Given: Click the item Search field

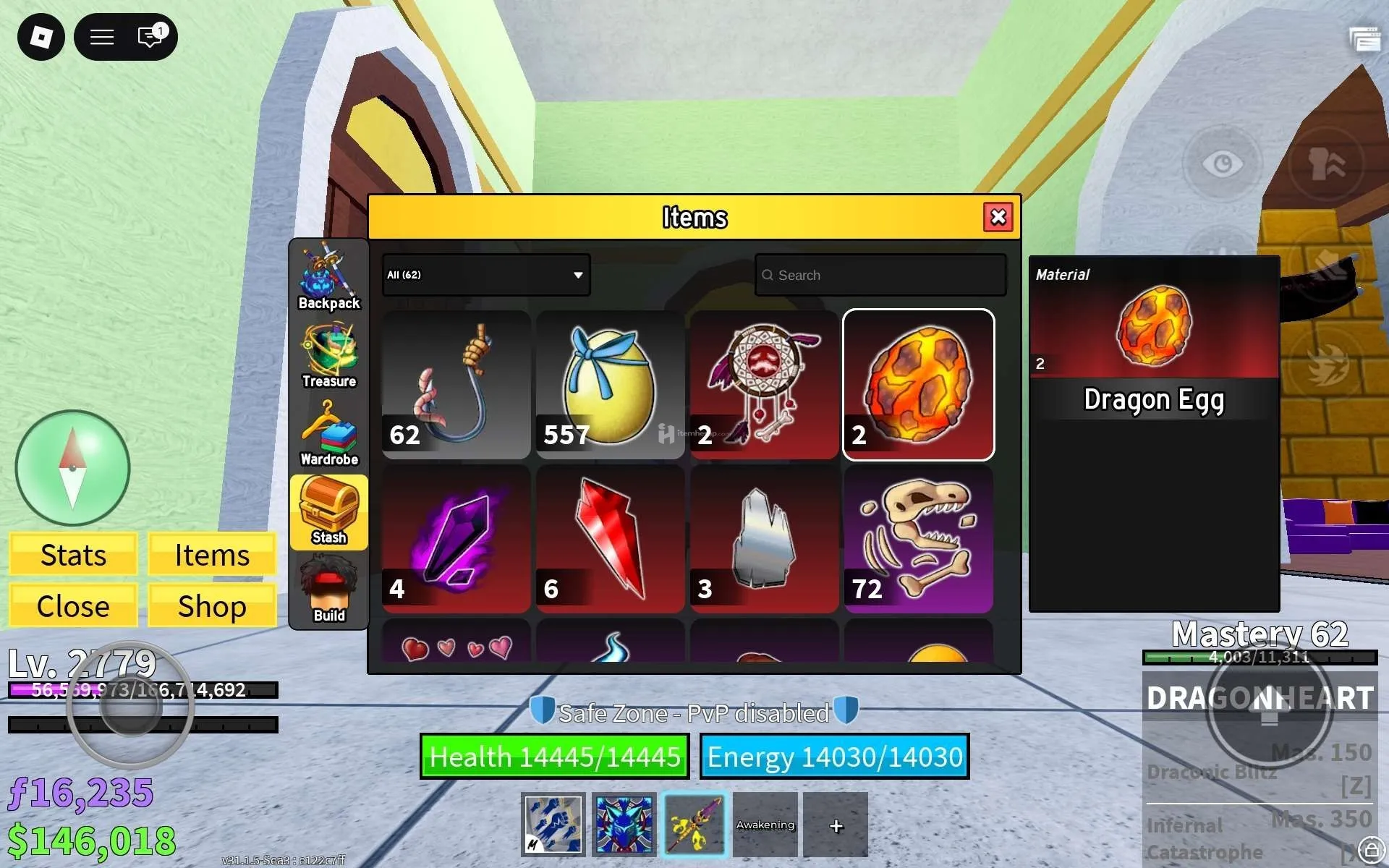Looking at the screenshot, I should [880, 275].
